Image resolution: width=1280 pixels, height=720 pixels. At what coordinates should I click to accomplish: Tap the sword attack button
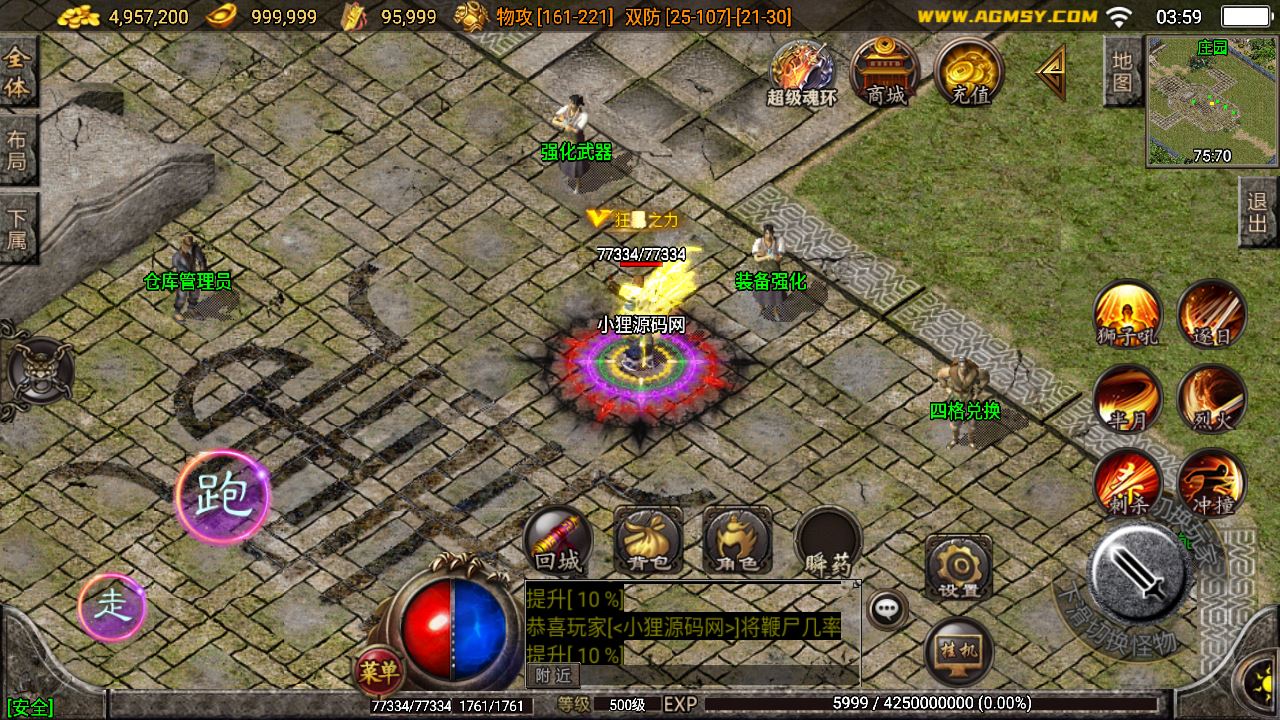pos(1139,573)
